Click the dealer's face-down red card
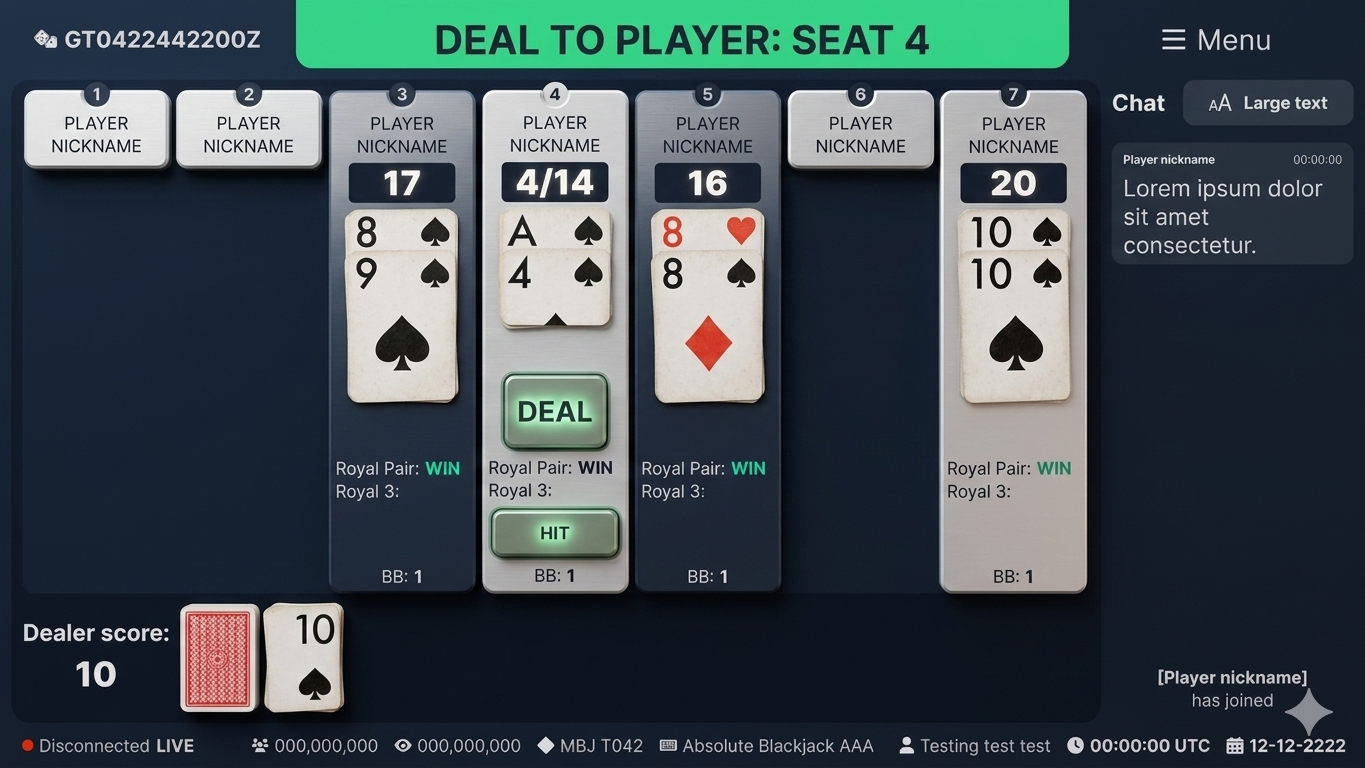Image resolution: width=1365 pixels, height=768 pixels. coord(219,658)
